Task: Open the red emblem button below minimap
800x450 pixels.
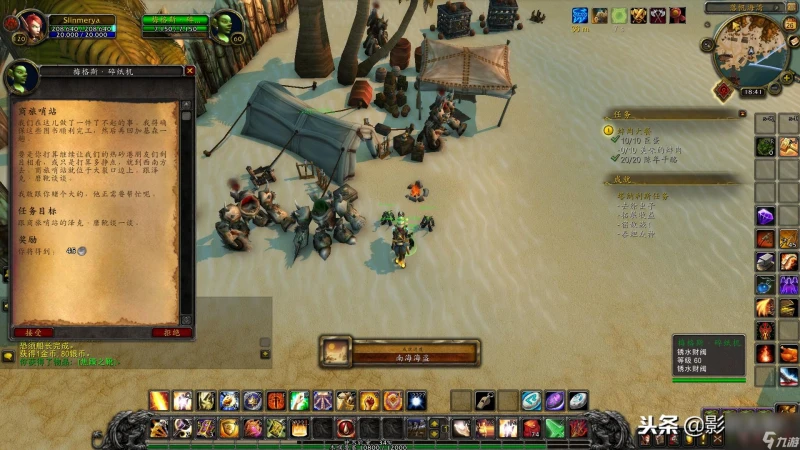Action: coord(722,89)
